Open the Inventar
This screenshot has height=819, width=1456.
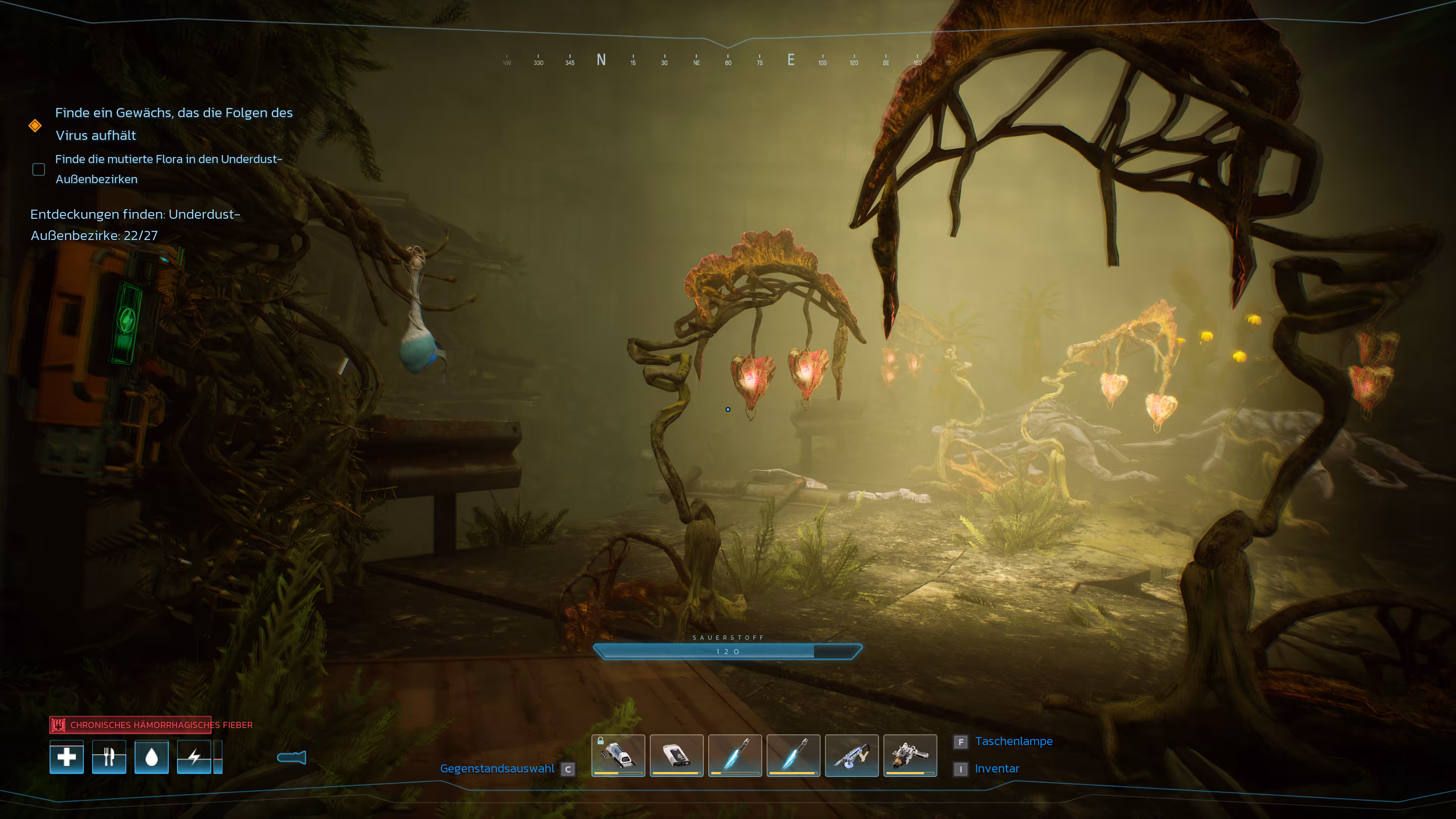coord(997,769)
